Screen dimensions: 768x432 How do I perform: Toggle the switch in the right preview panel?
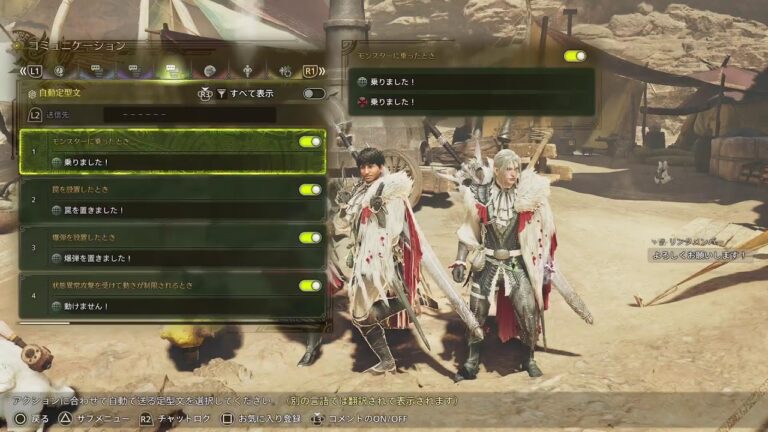click(x=574, y=56)
